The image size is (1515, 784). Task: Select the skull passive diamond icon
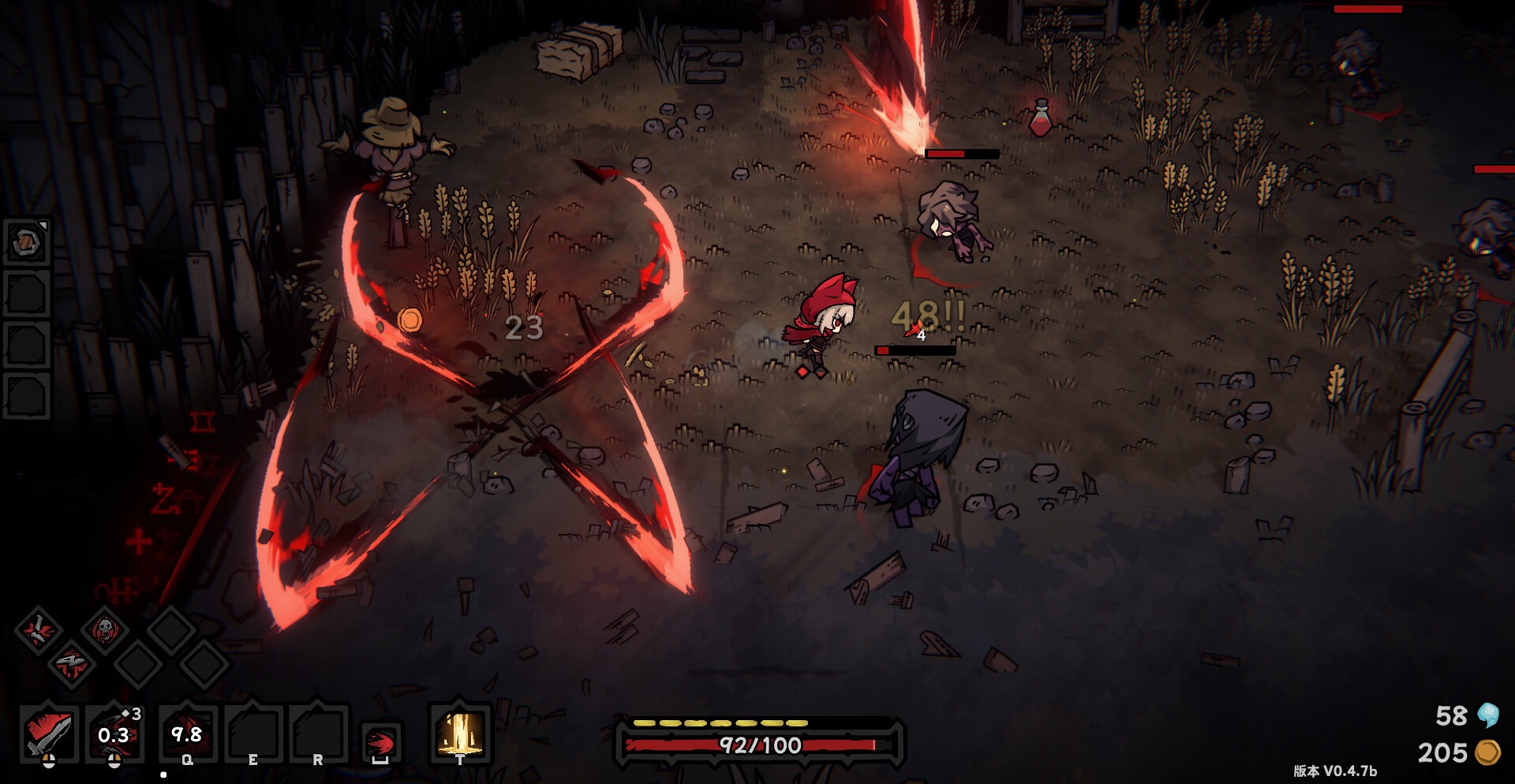click(x=104, y=629)
